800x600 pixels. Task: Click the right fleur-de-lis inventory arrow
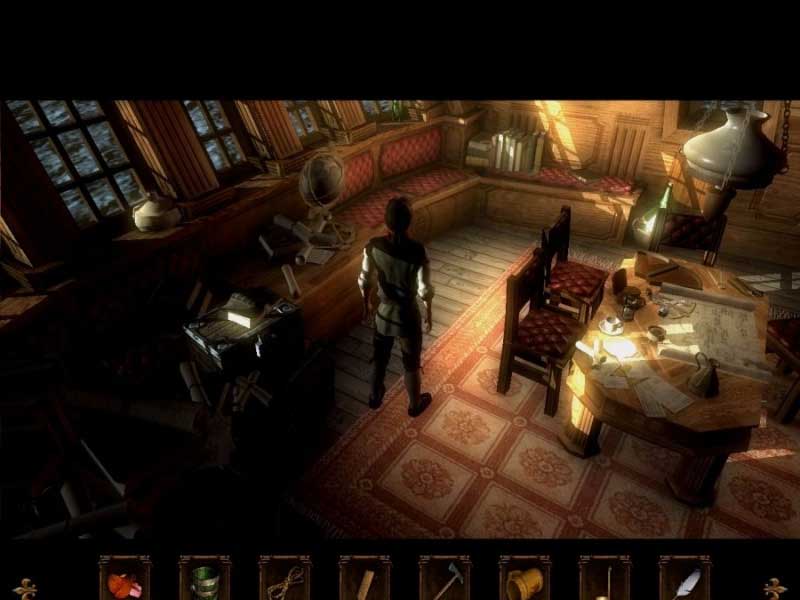click(775, 588)
